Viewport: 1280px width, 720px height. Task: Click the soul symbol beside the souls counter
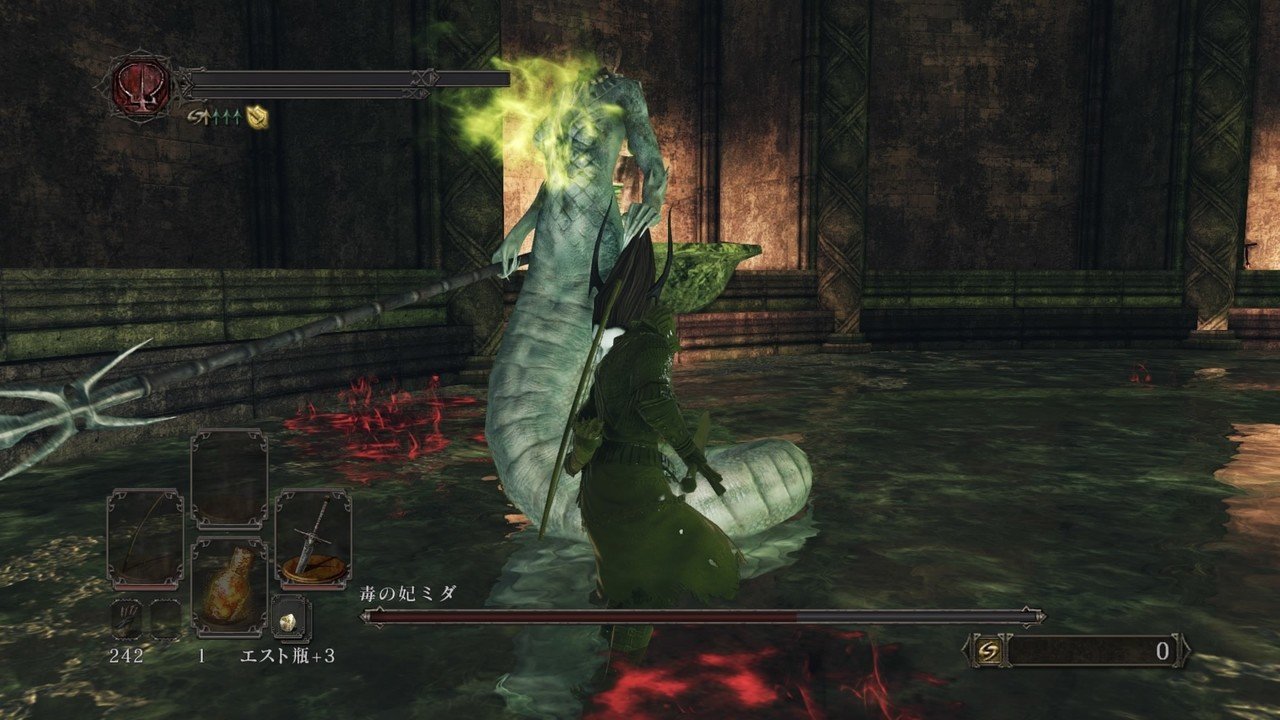989,650
